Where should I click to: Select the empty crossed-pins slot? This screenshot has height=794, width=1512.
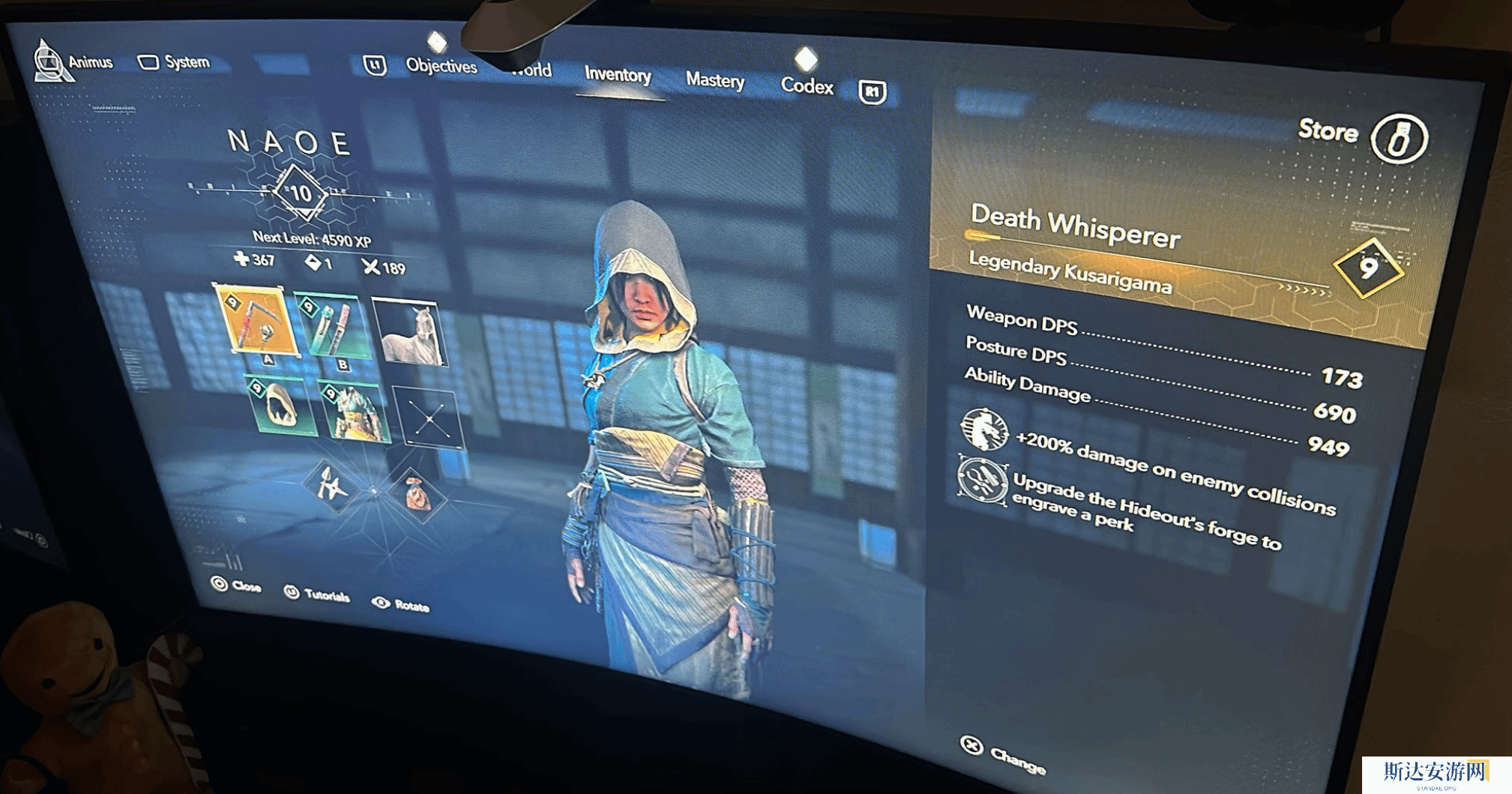tap(430, 420)
